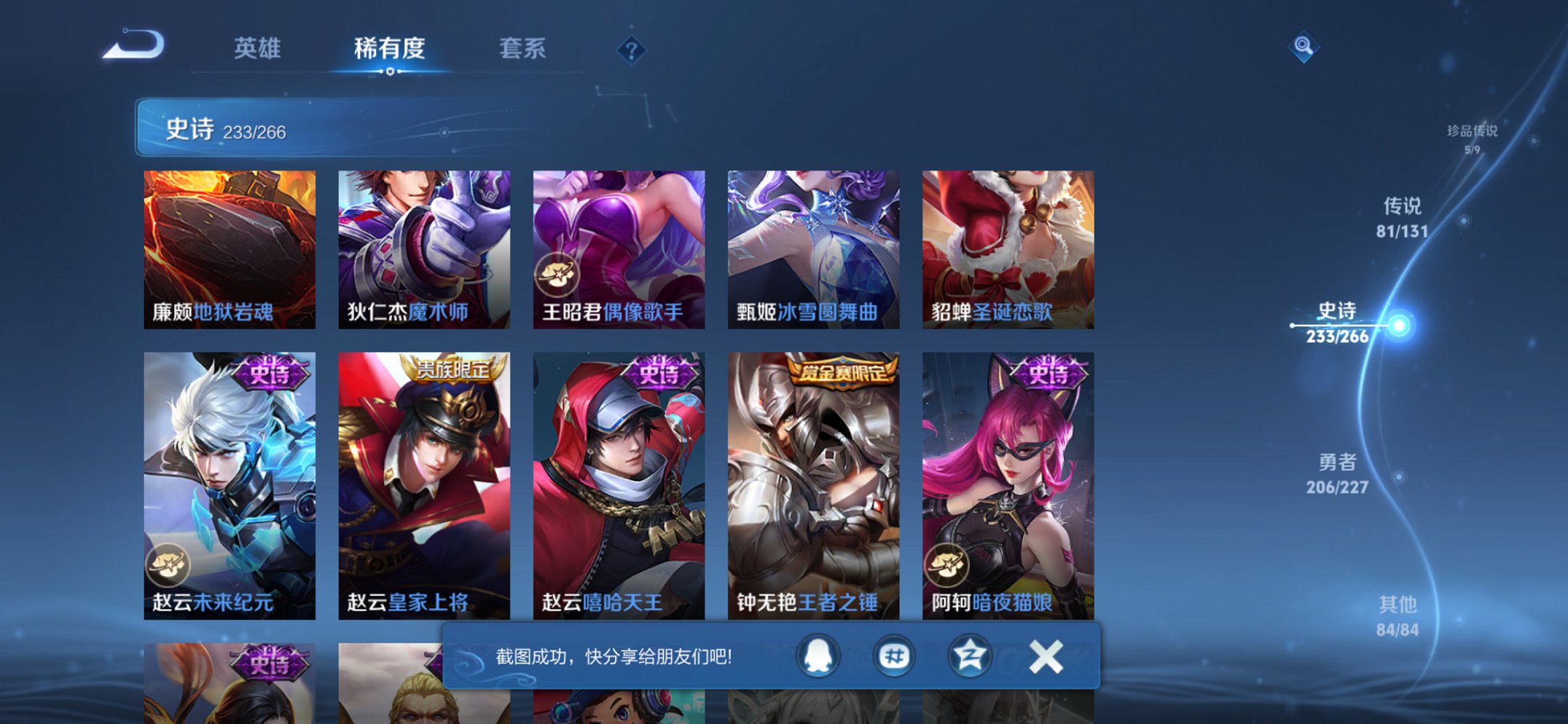
Task: Share screenshot to Qzone
Action: [968, 655]
